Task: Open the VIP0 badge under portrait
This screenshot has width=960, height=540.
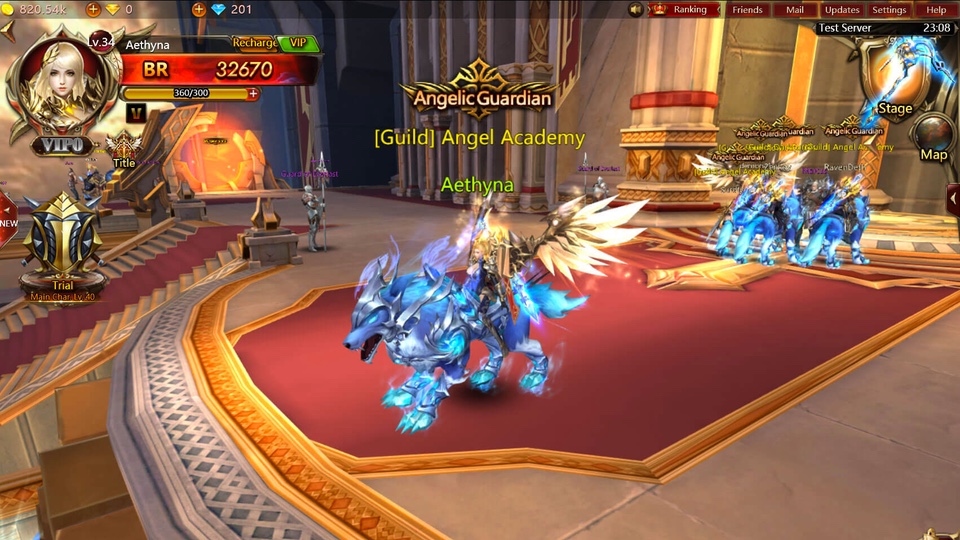Action: pos(62,146)
